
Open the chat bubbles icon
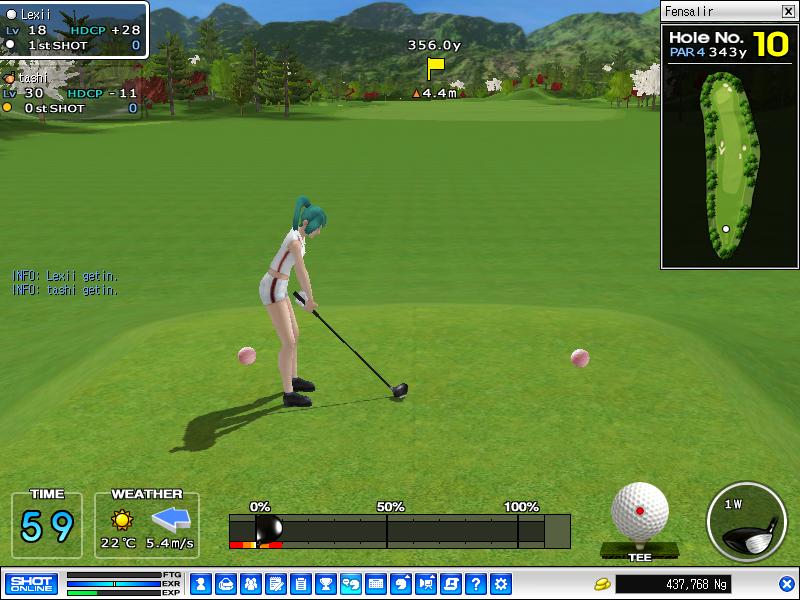[x=350, y=584]
